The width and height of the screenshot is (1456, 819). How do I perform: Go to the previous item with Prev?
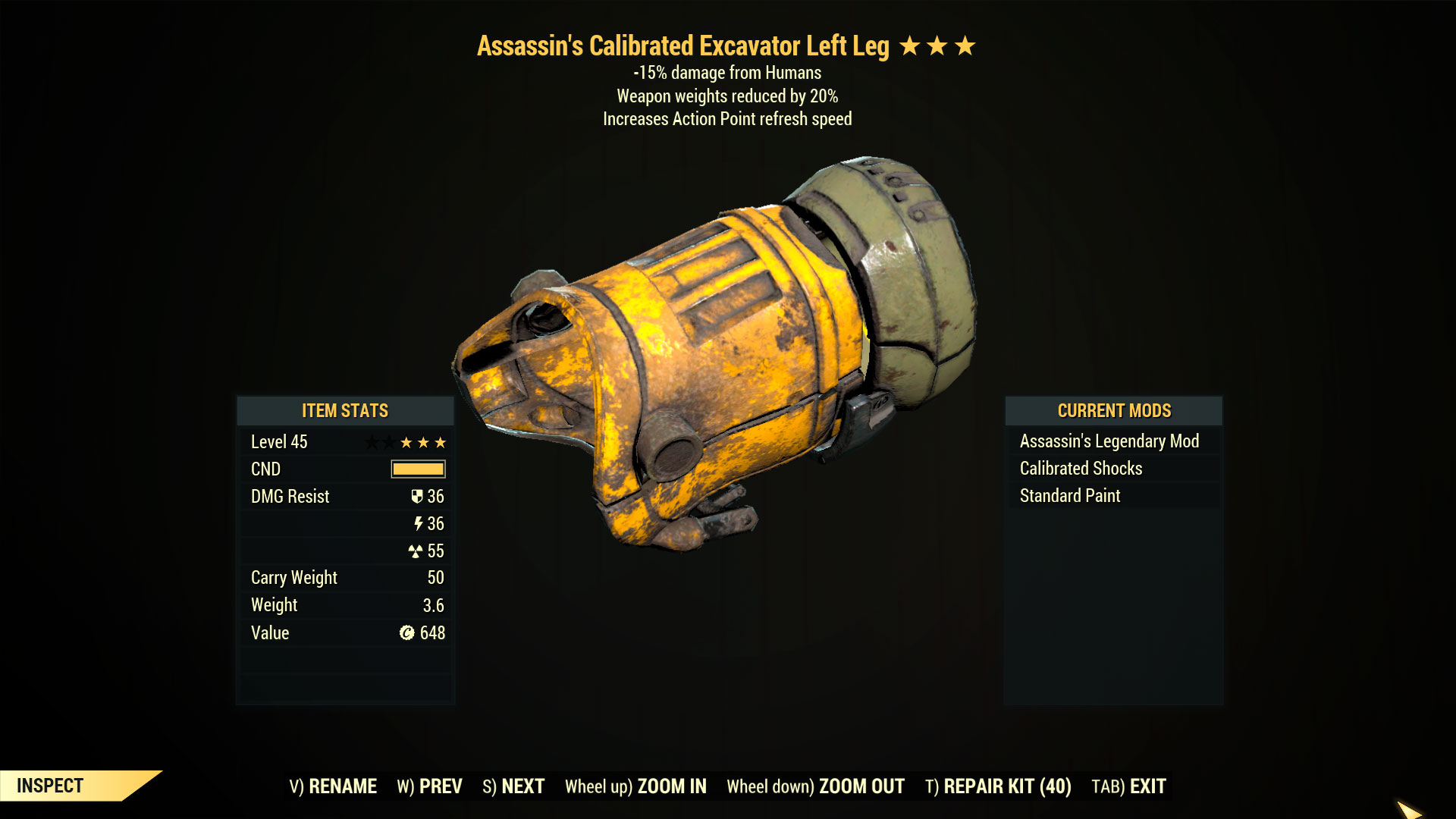click(x=429, y=786)
